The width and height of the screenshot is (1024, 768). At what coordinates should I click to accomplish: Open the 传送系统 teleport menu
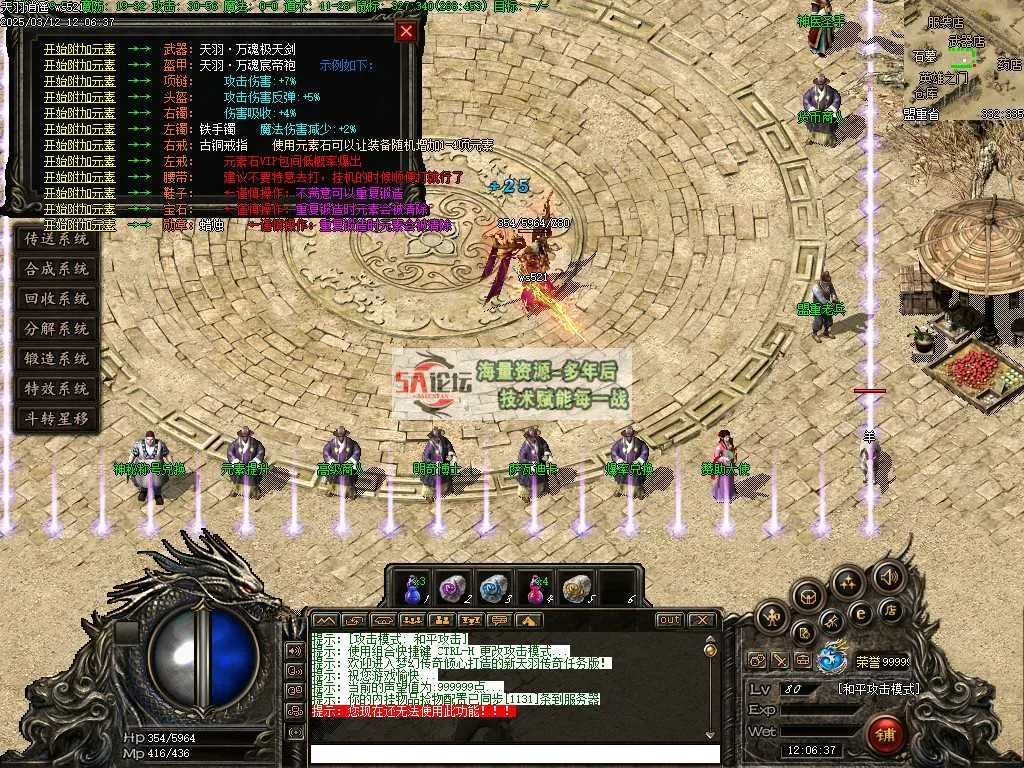point(57,239)
